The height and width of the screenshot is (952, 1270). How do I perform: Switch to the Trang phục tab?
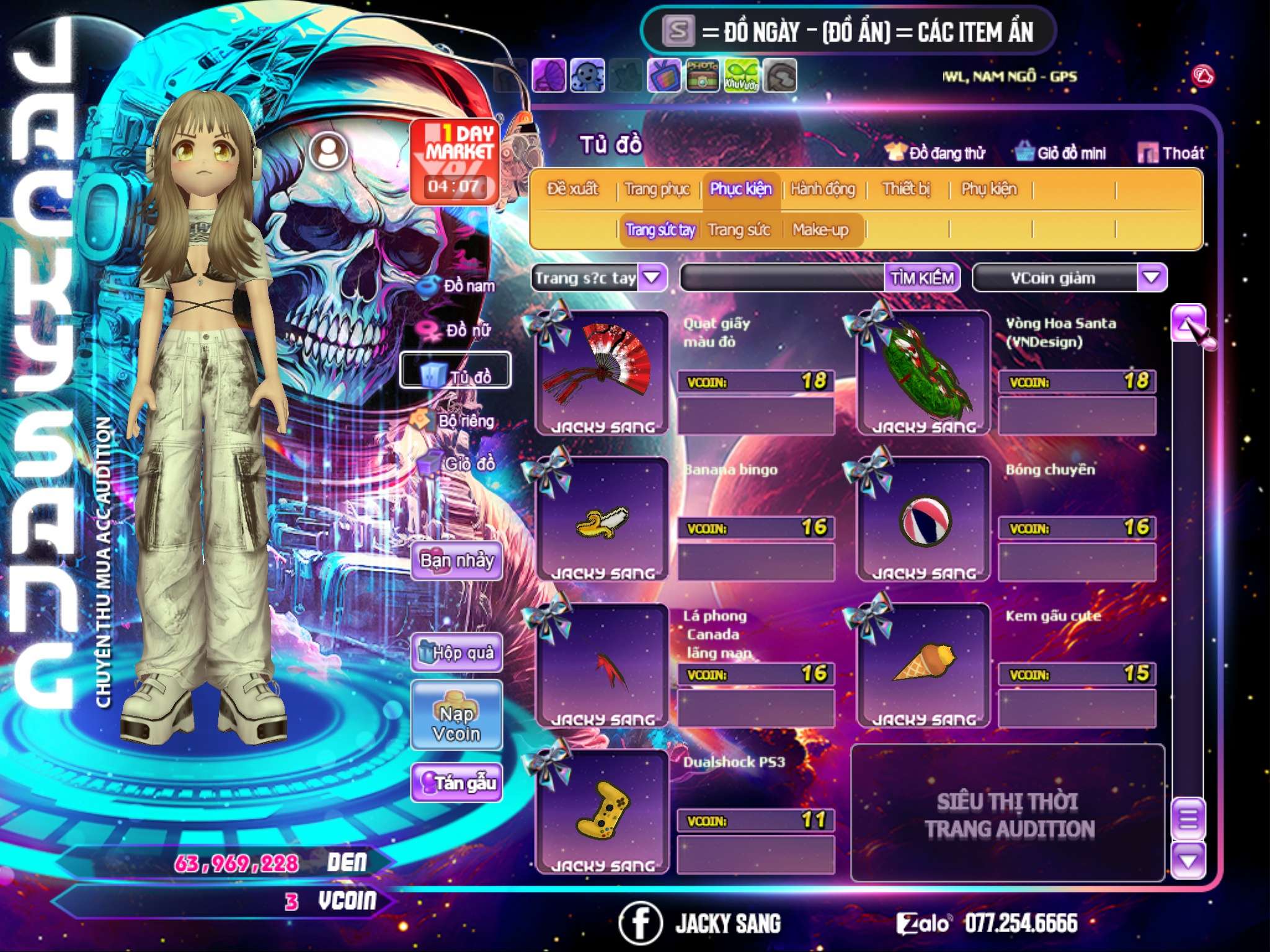[657, 189]
